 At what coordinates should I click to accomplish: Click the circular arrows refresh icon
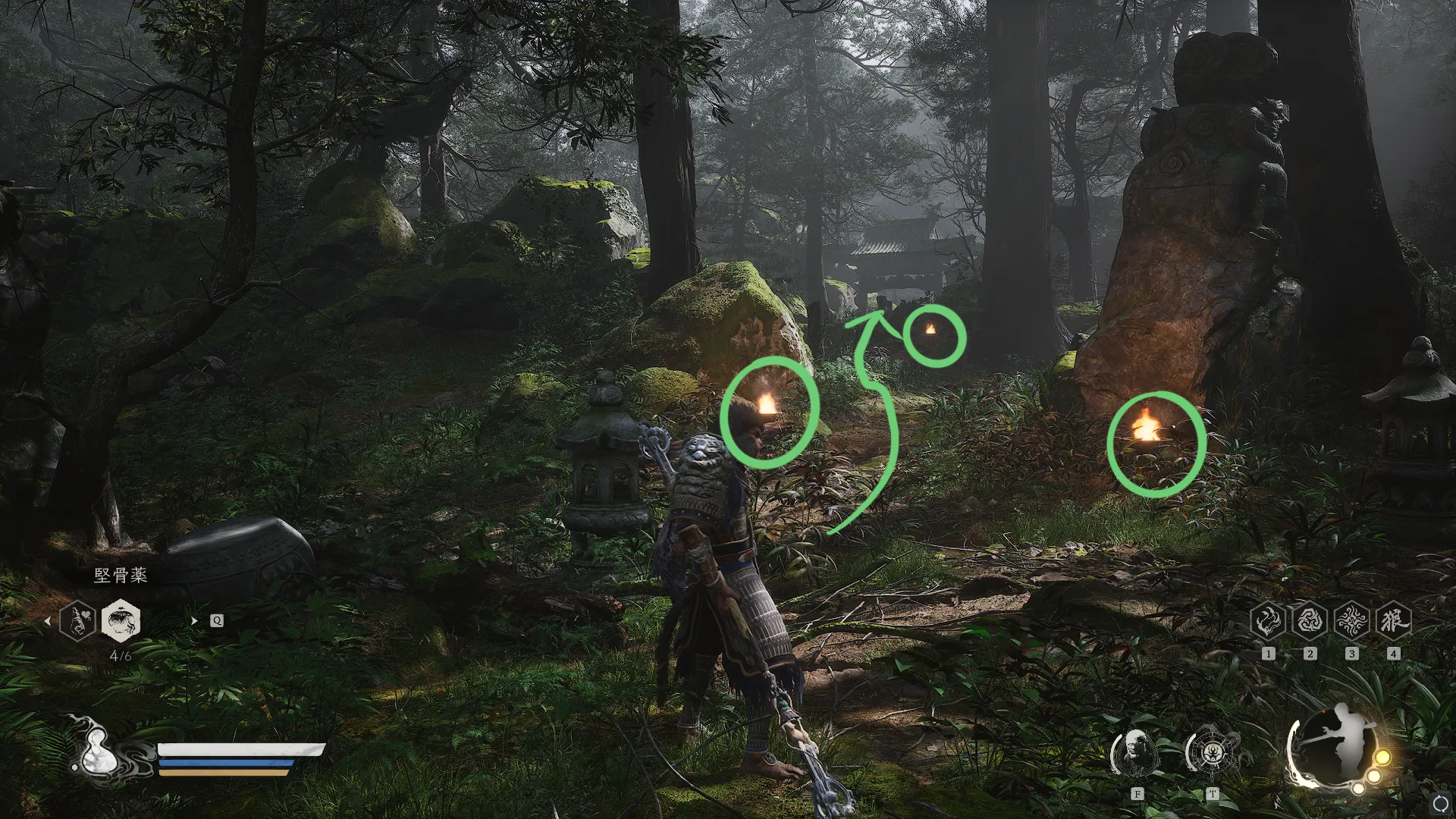(1441, 803)
